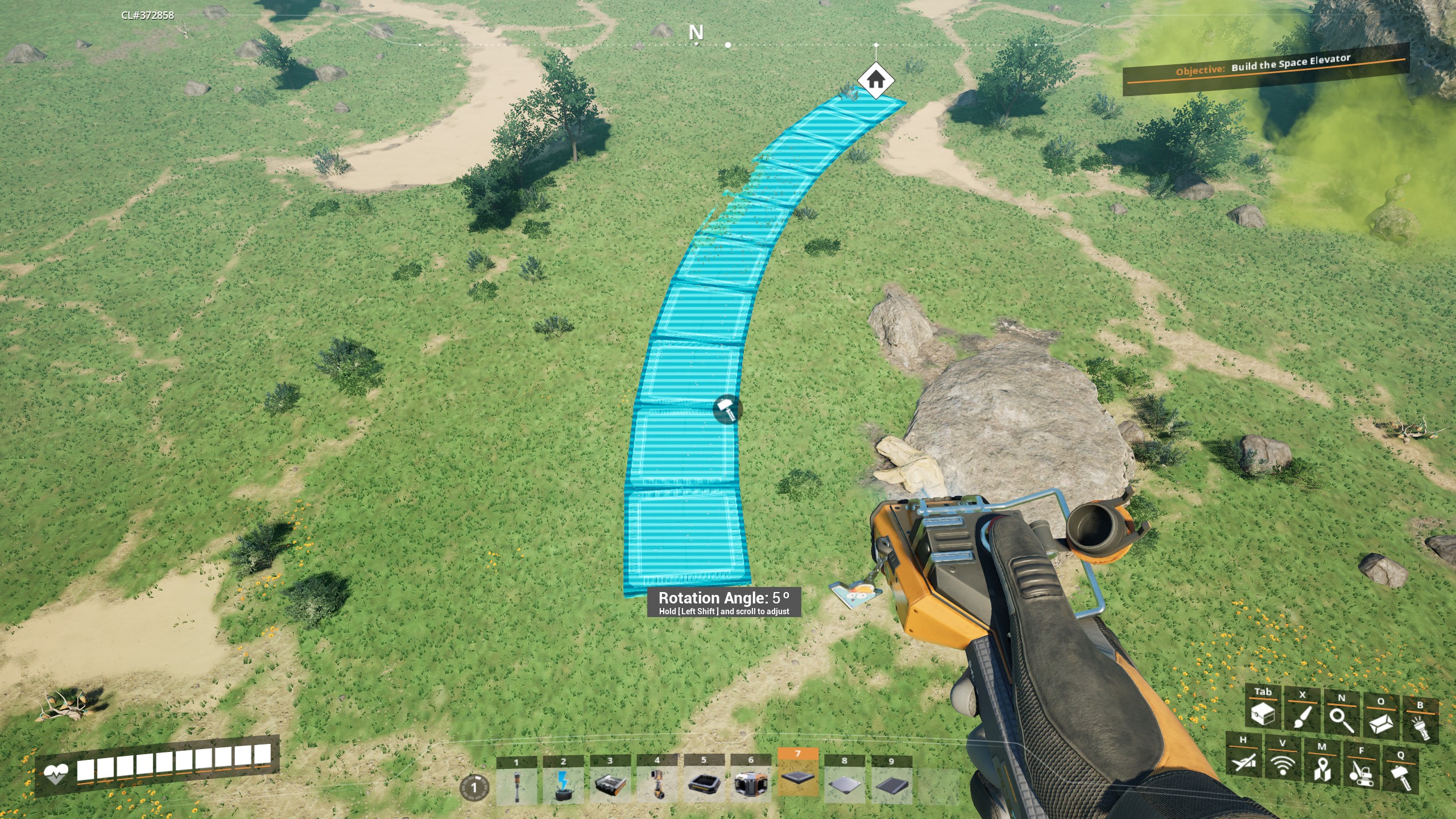This screenshot has height=819, width=1456.
Task: Choose the lightning bolt generator slot
Action: 563,785
